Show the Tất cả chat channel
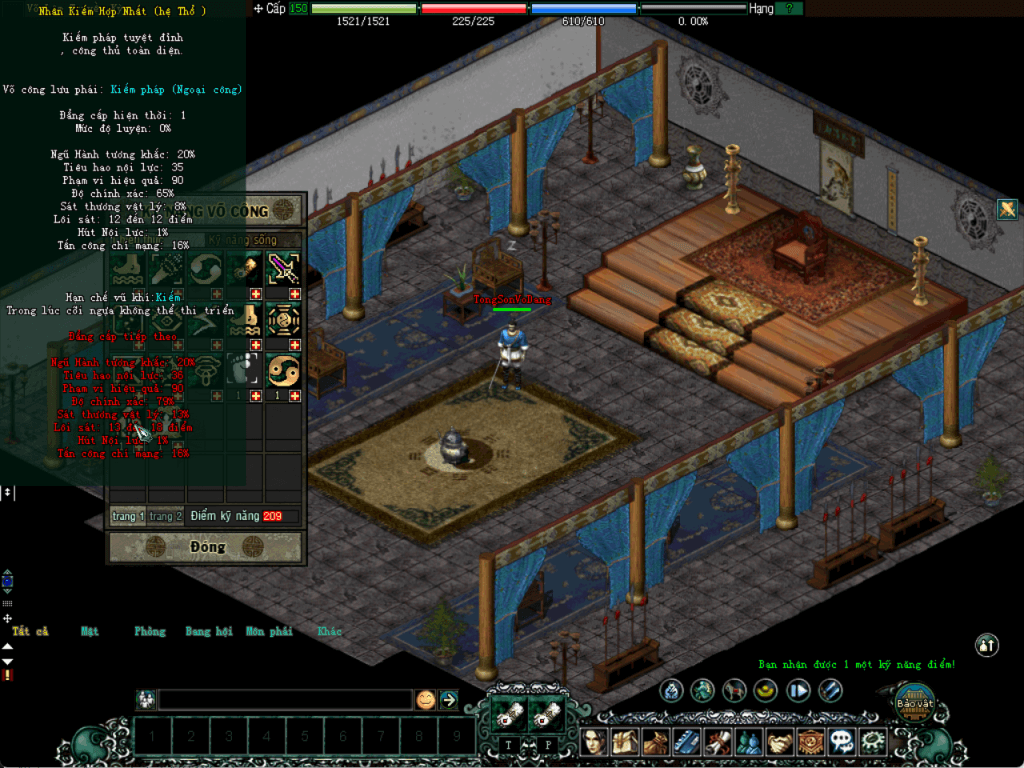The height and width of the screenshot is (768, 1024). 30,632
